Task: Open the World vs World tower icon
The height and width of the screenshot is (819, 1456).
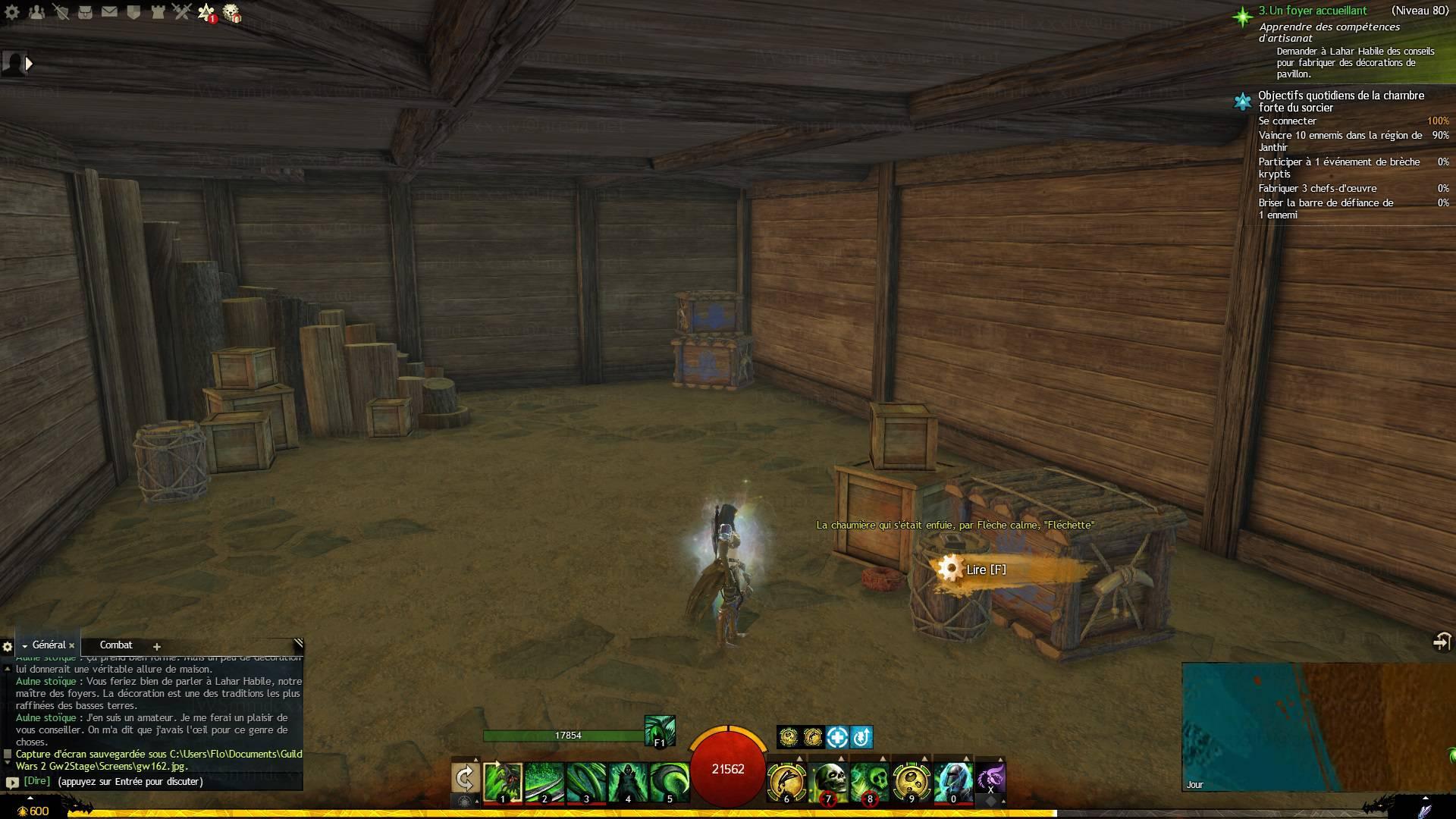Action: pos(158,12)
